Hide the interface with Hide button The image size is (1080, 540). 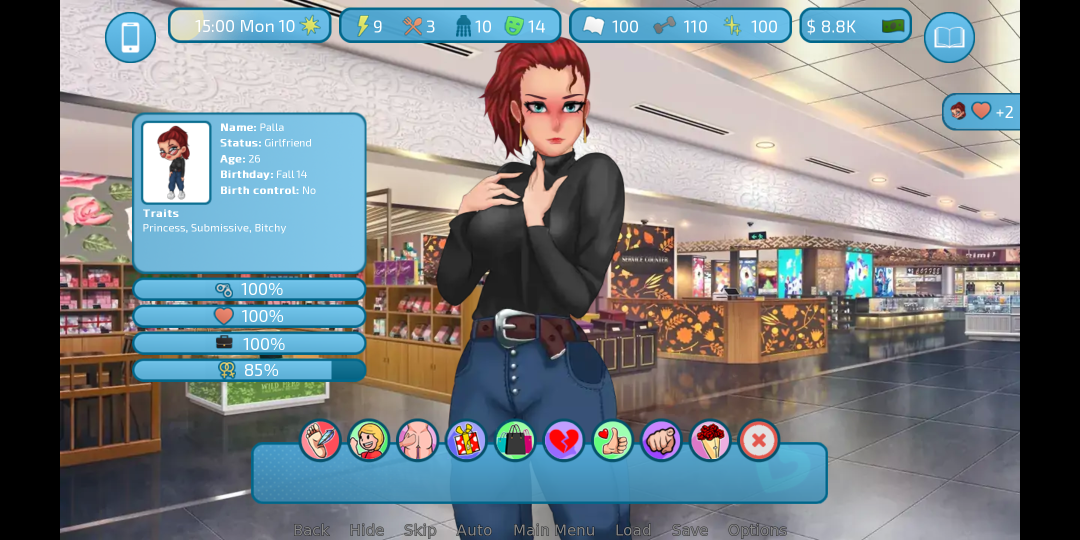[x=366, y=530]
